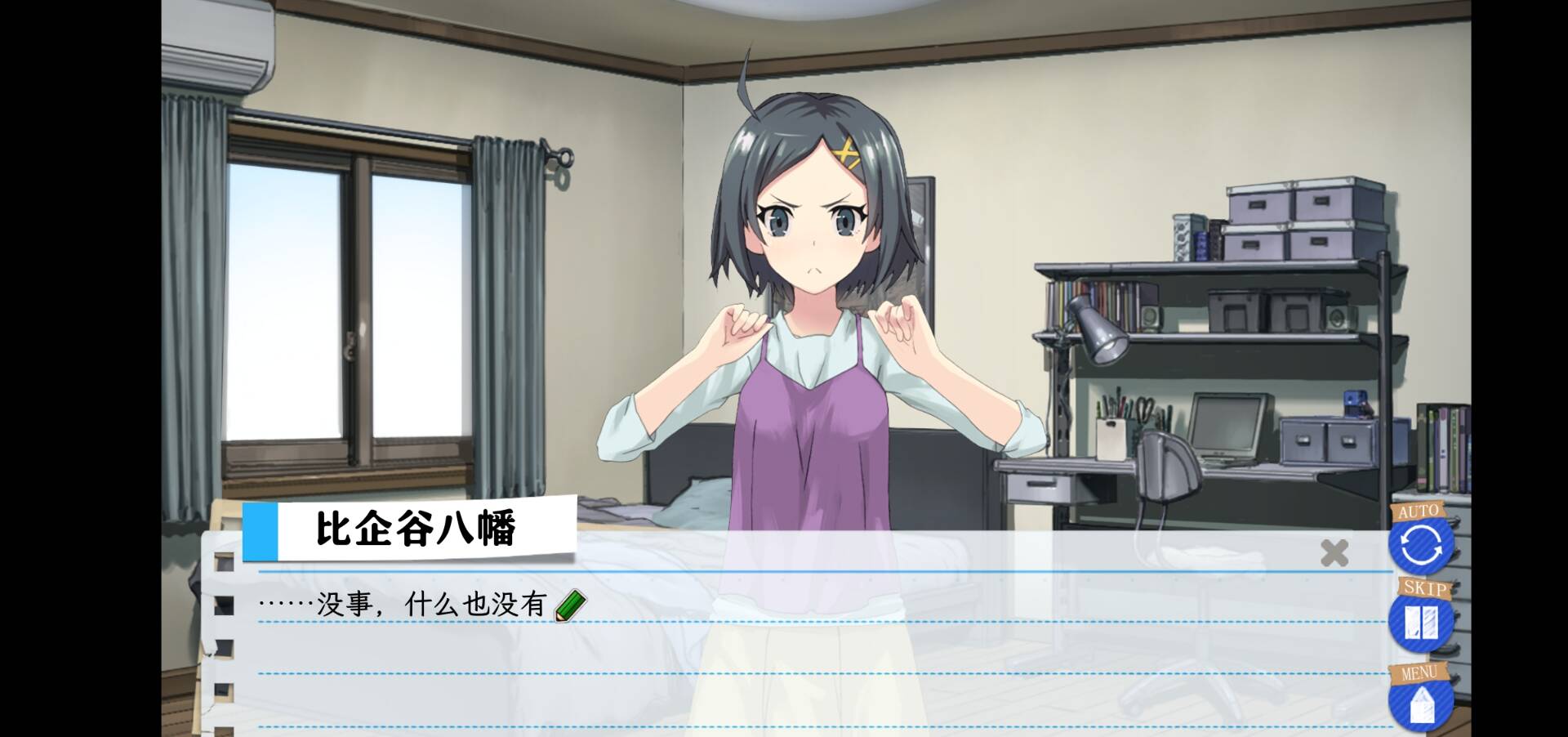Viewport: 1568px width, 737px height.
Task: Advance dialogue via green pencil icon
Action: [570, 605]
